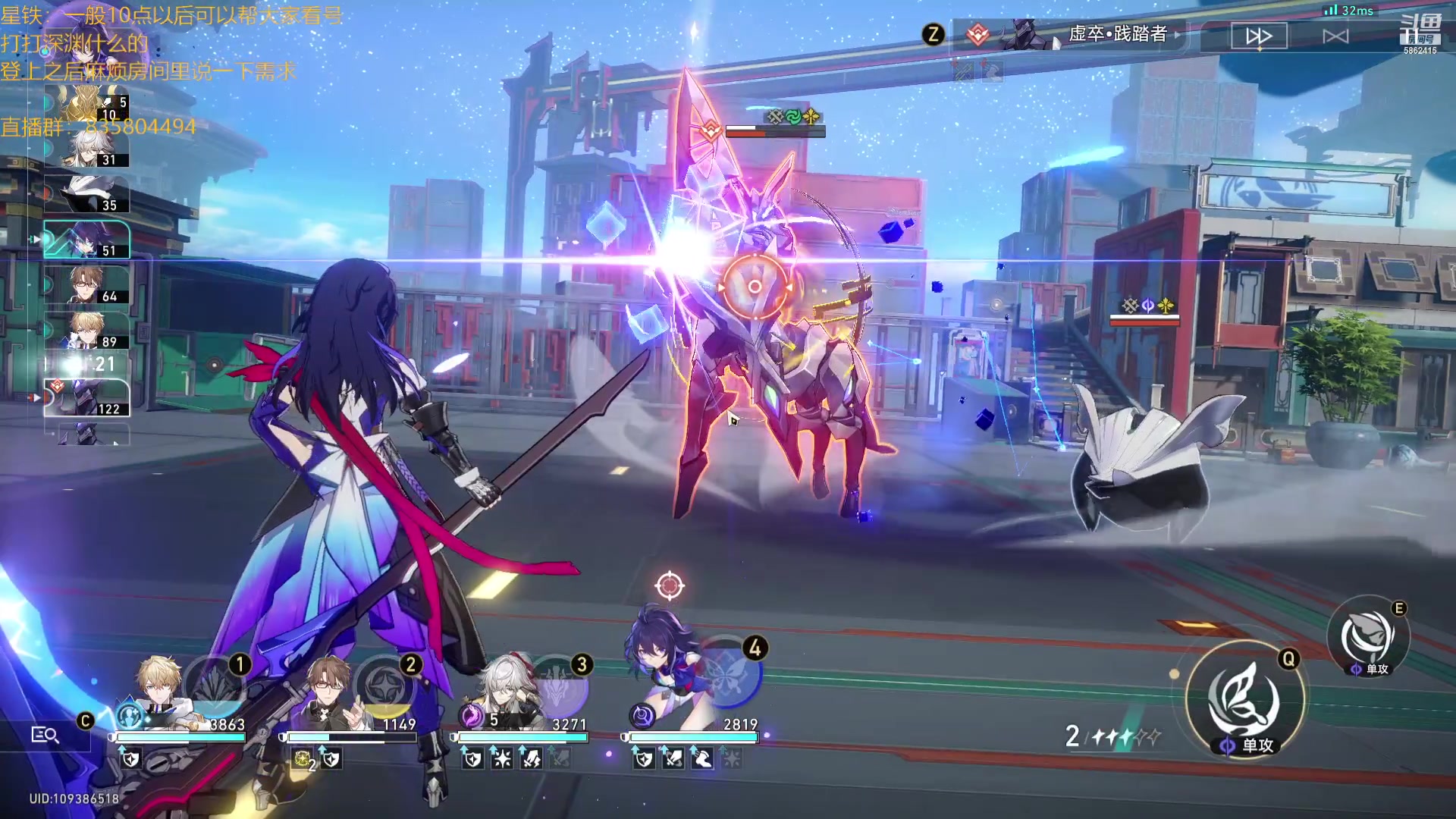Toggle the auto-battle button

click(1335, 36)
